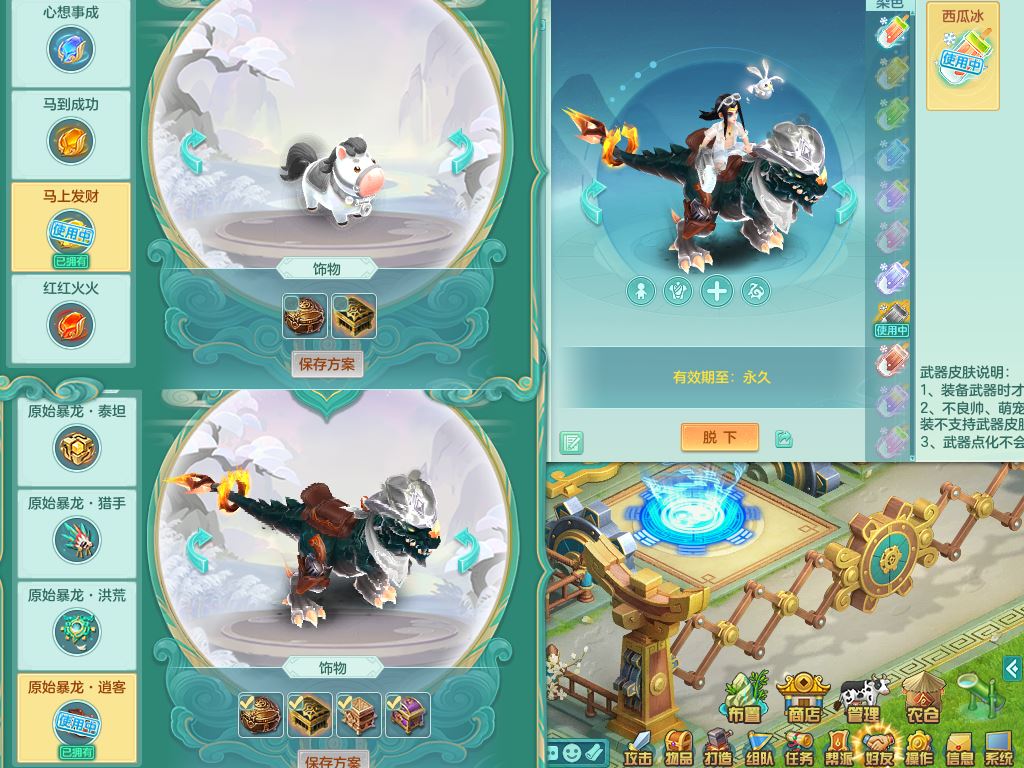Select the 西瓜冰 weapon skin card
1024x768 pixels.
coord(963,55)
